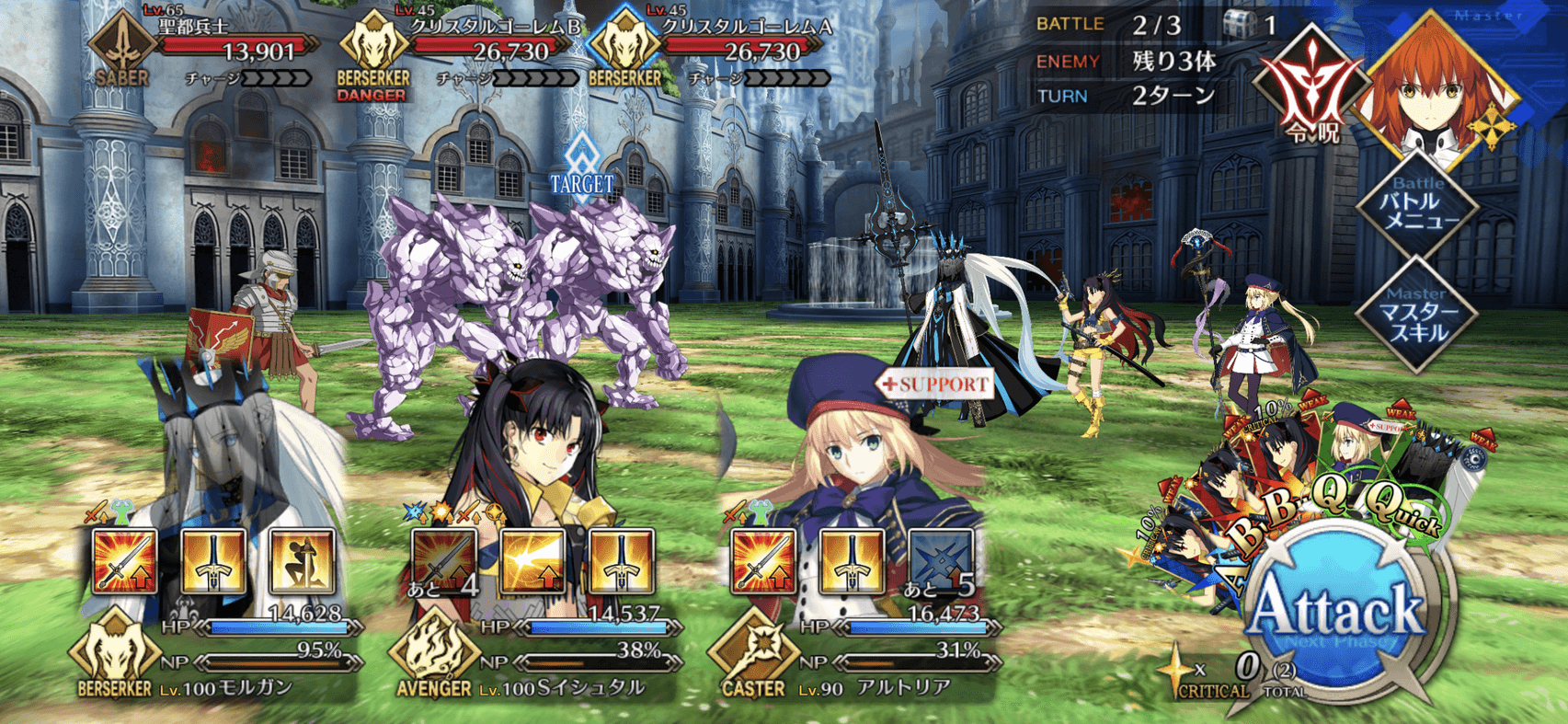This screenshot has height=724, width=1568.
Task: Activate Morgan's first sword-up skill
Action: [124, 560]
